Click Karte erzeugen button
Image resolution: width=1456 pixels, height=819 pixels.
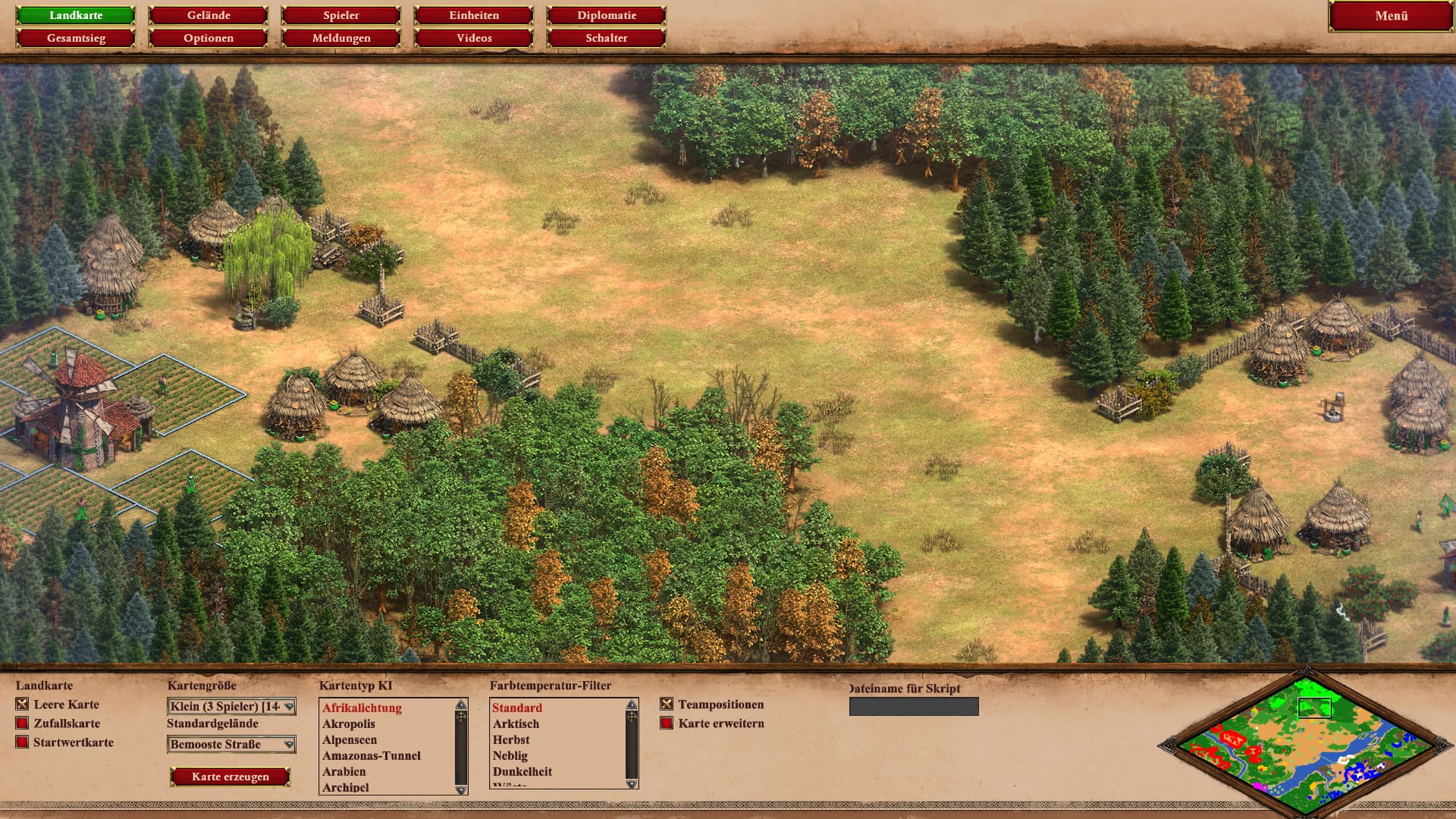(231, 777)
